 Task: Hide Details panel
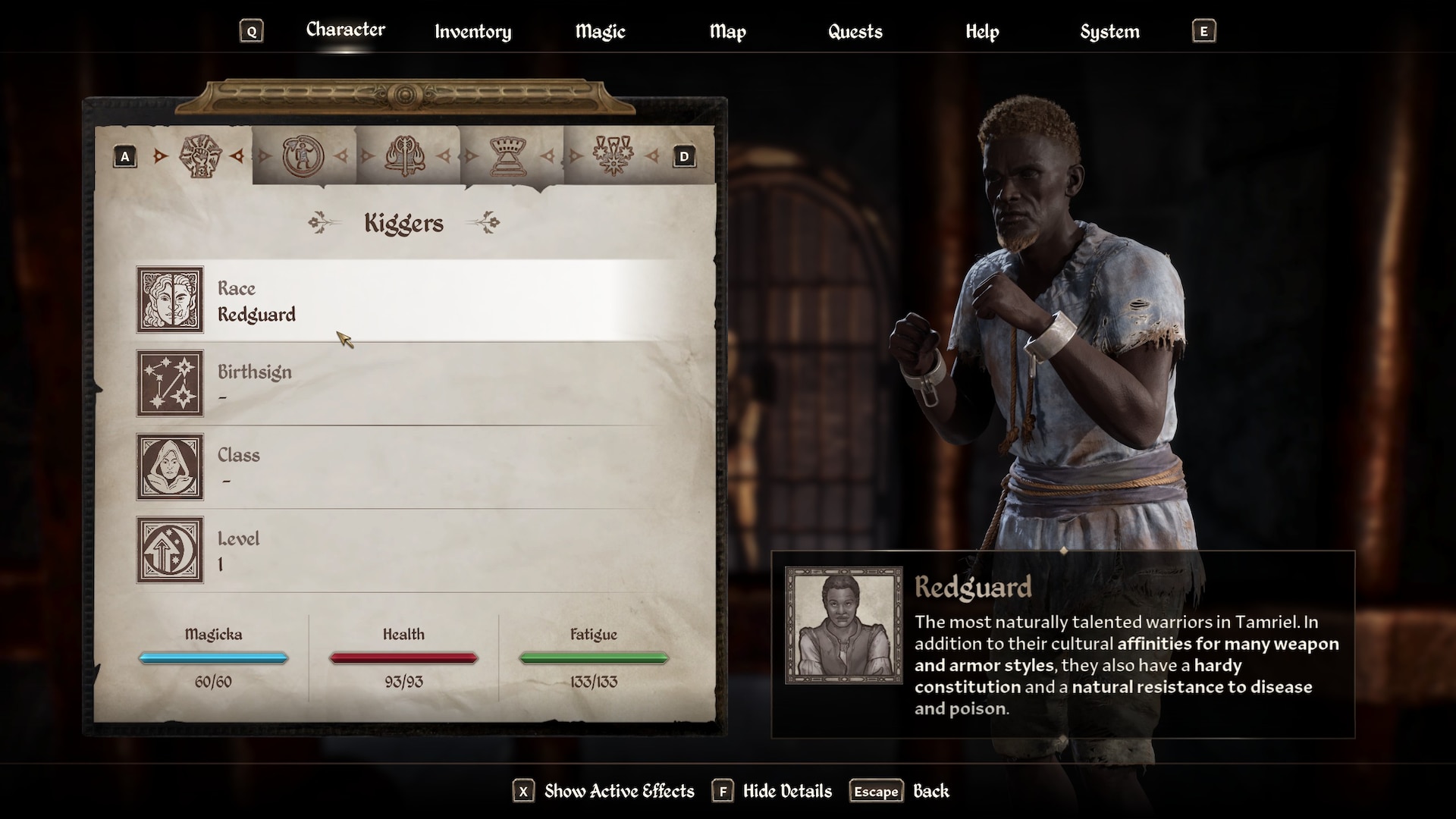tap(786, 792)
